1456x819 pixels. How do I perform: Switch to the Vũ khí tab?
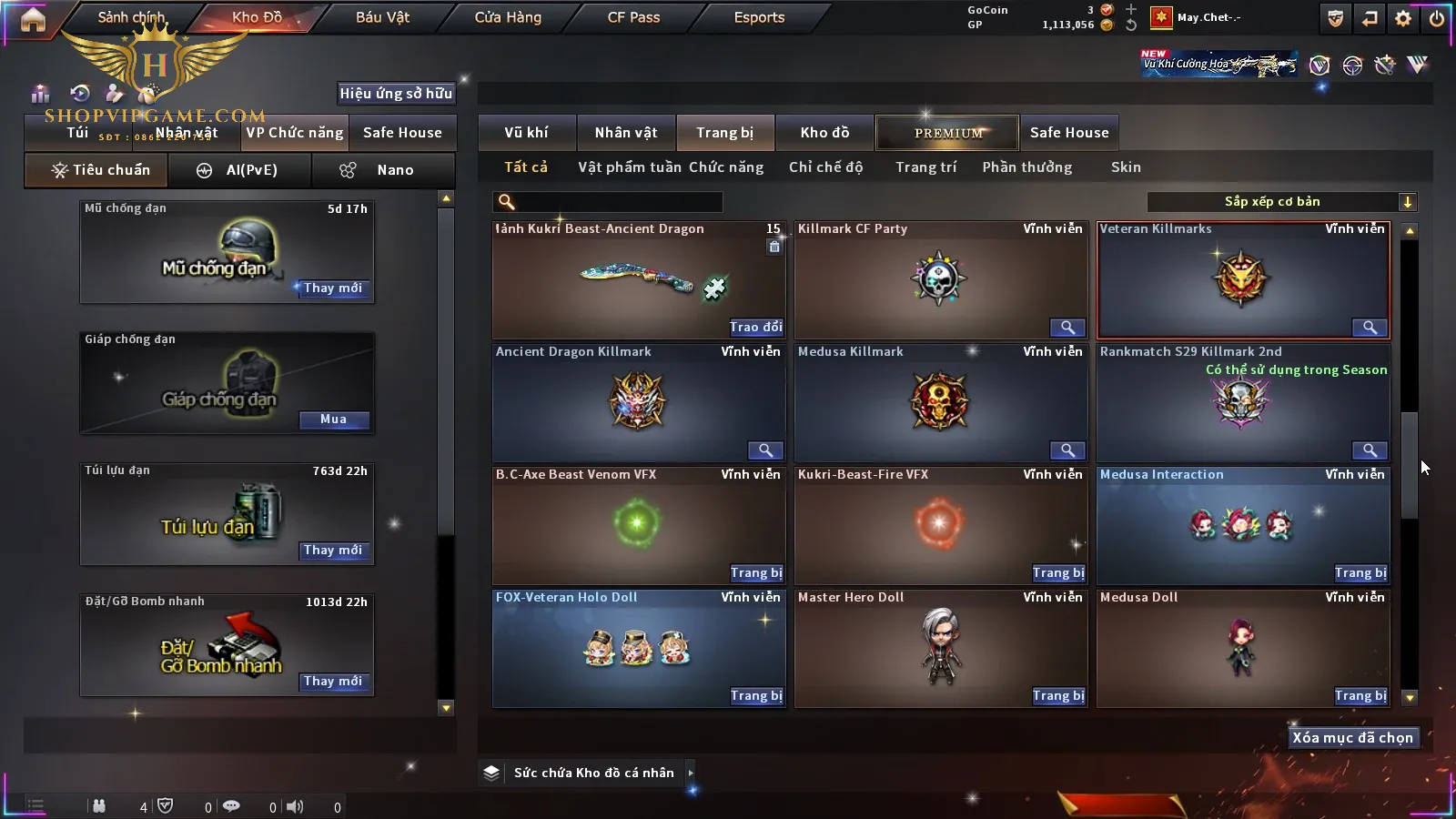526,133
